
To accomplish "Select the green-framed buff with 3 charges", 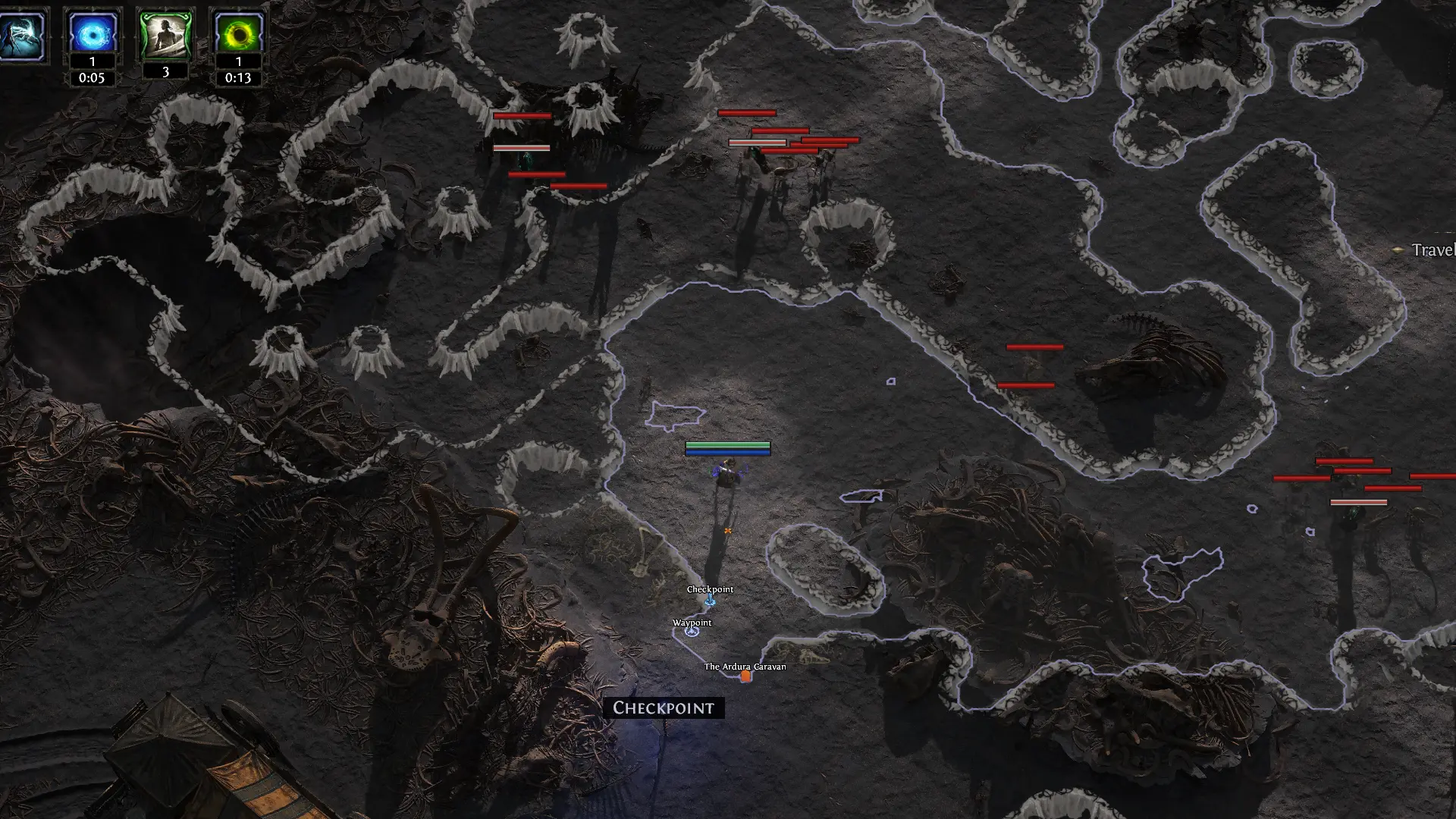I will [x=165, y=32].
